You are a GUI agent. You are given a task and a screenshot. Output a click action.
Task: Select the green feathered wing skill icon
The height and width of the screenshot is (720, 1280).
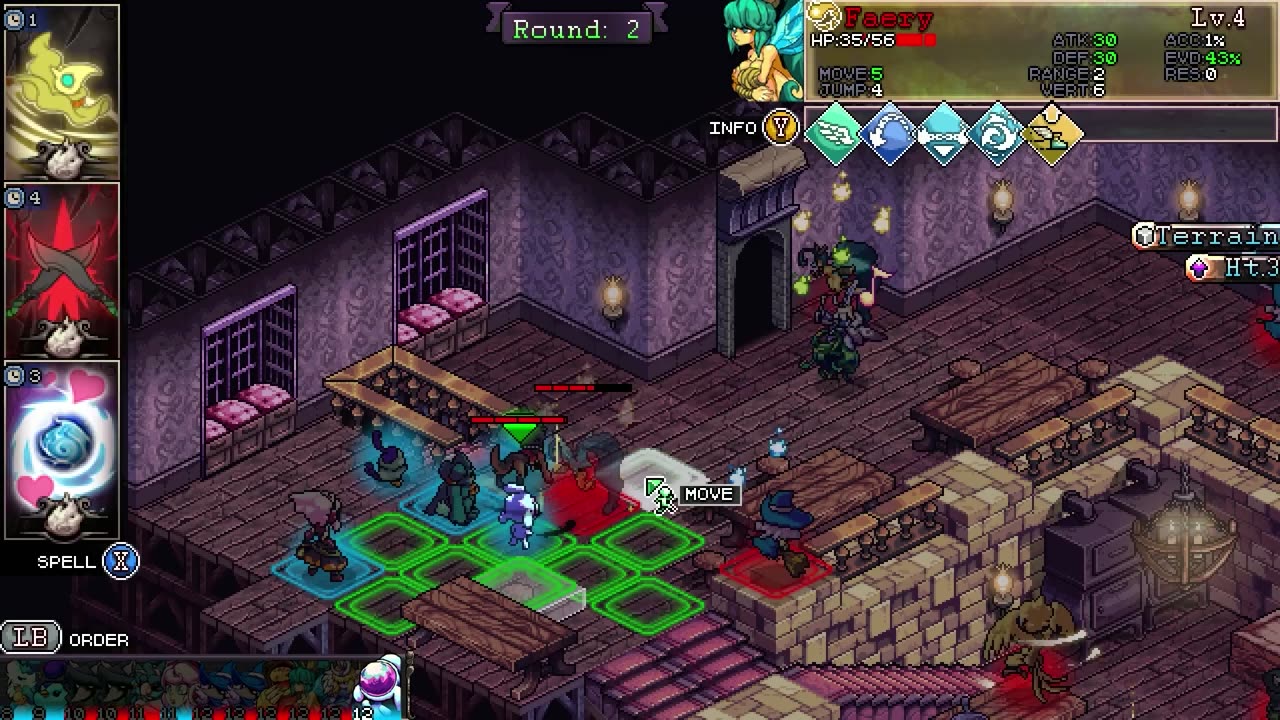(834, 133)
